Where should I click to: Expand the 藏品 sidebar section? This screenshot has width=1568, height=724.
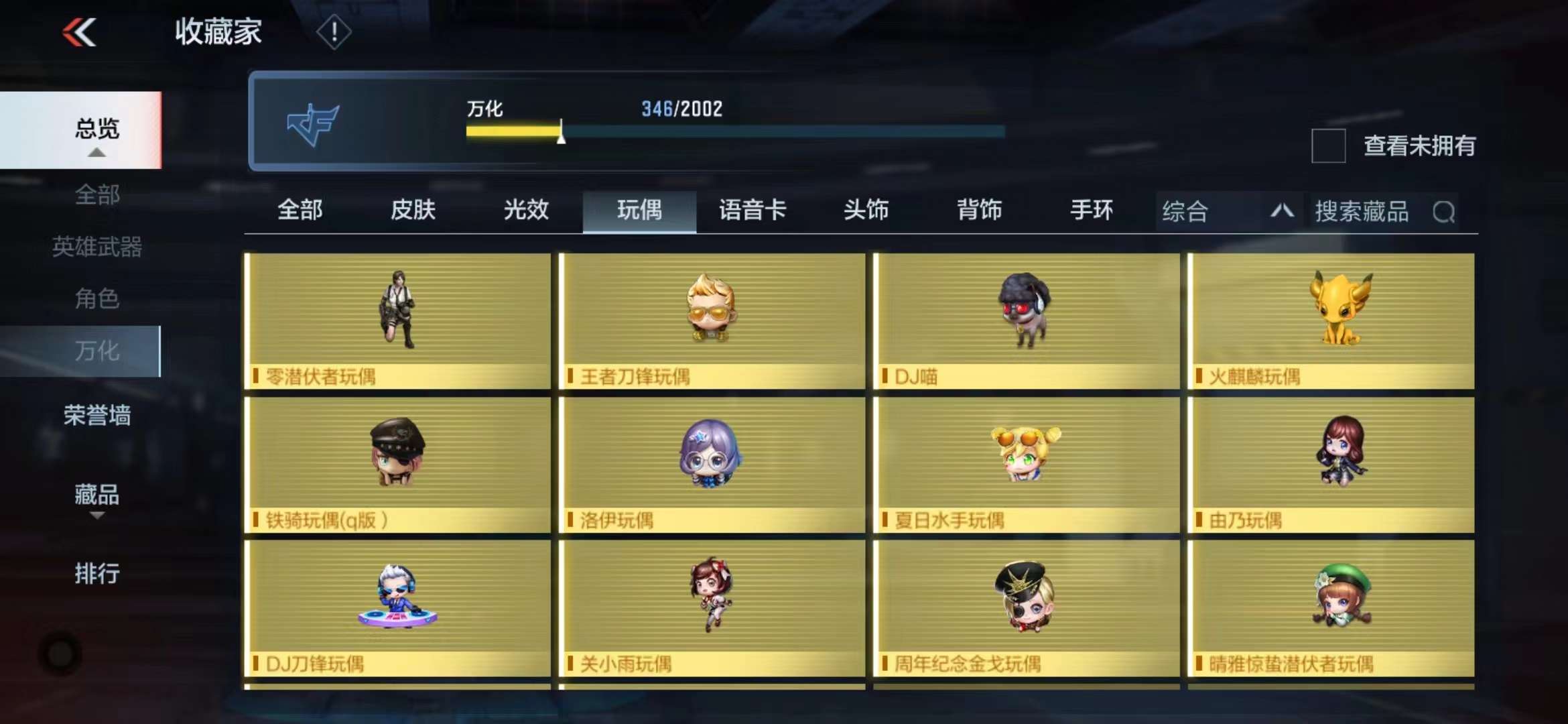(x=97, y=497)
